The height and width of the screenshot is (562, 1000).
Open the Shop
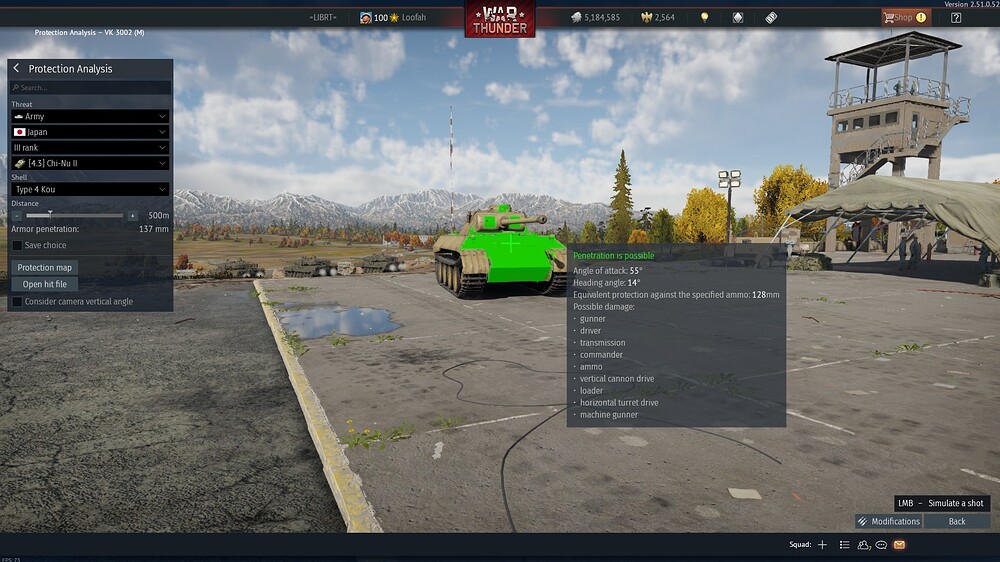pyautogui.click(x=904, y=17)
